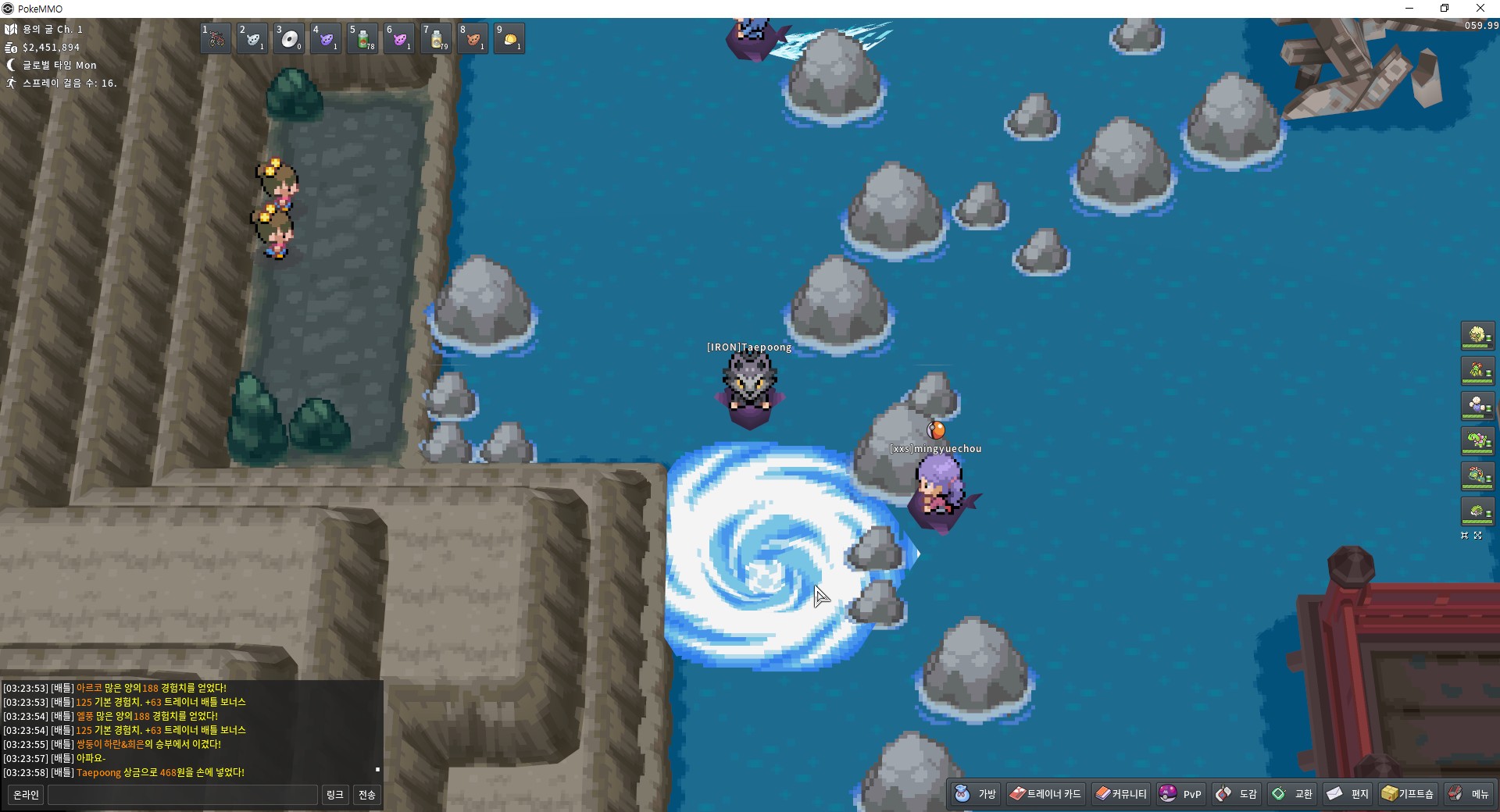Open the 도감 Pokédex

(1237, 794)
